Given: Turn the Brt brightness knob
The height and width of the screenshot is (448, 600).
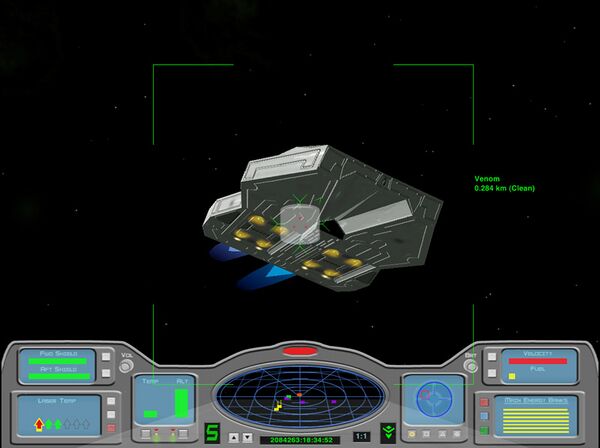Looking at the screenshot, I should [471, 367].
